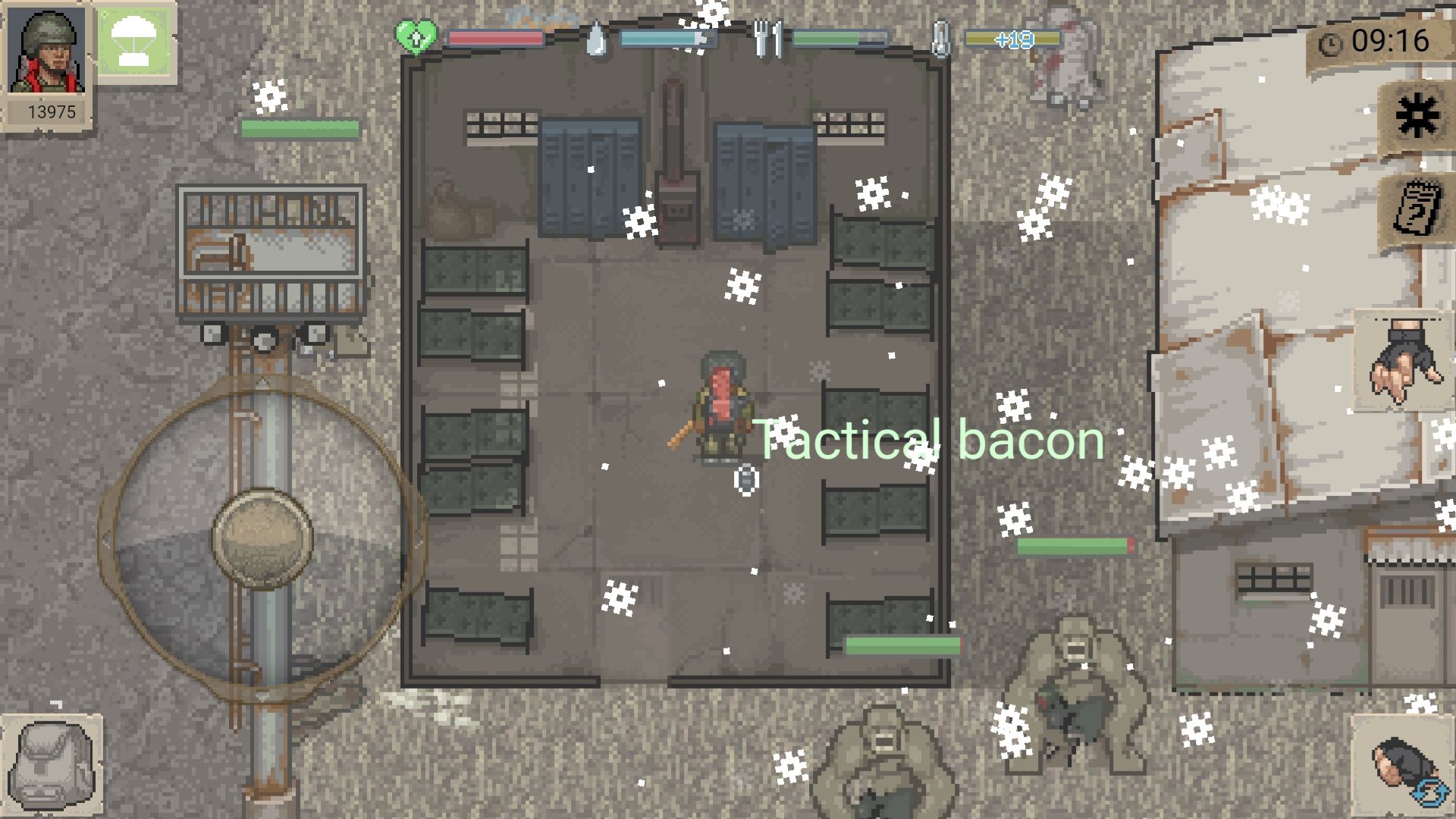Pick up the dropped item near the player
Image resolution: width=1456 pixels, height=819 pixels.
[x=744, y=480]
